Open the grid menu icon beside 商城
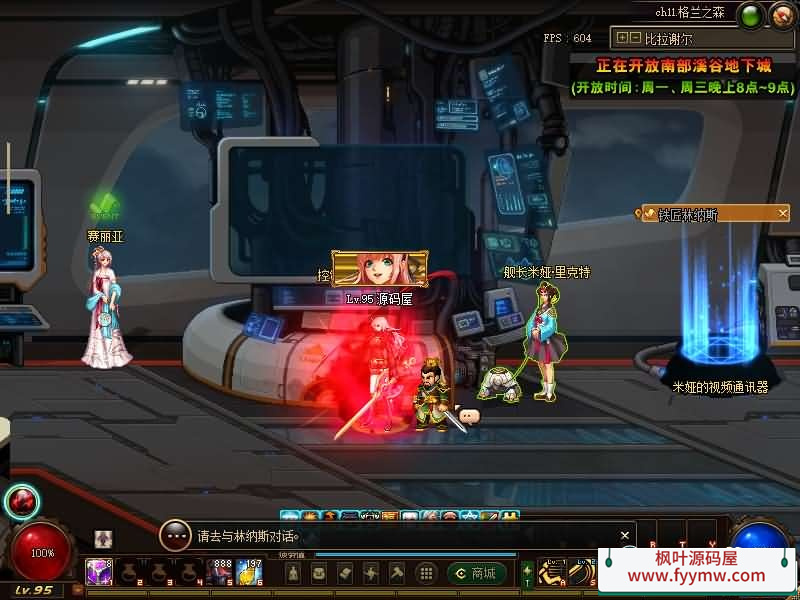This screenshot has width=800, height=600. click(426, 573)
